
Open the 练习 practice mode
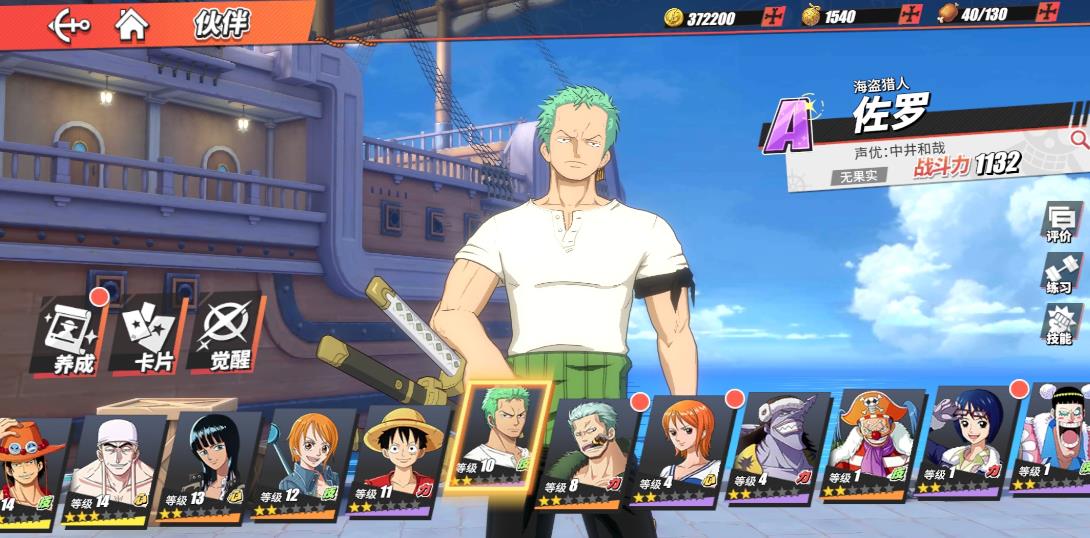pos(1059,273)
